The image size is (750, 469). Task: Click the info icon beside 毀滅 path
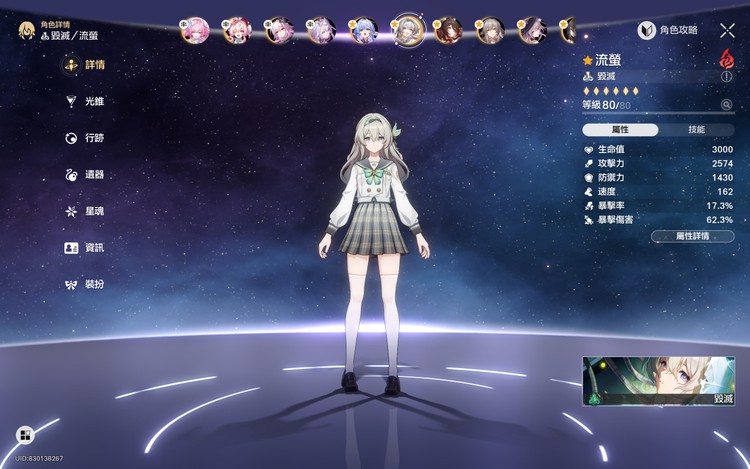click(x=727, y=76)
